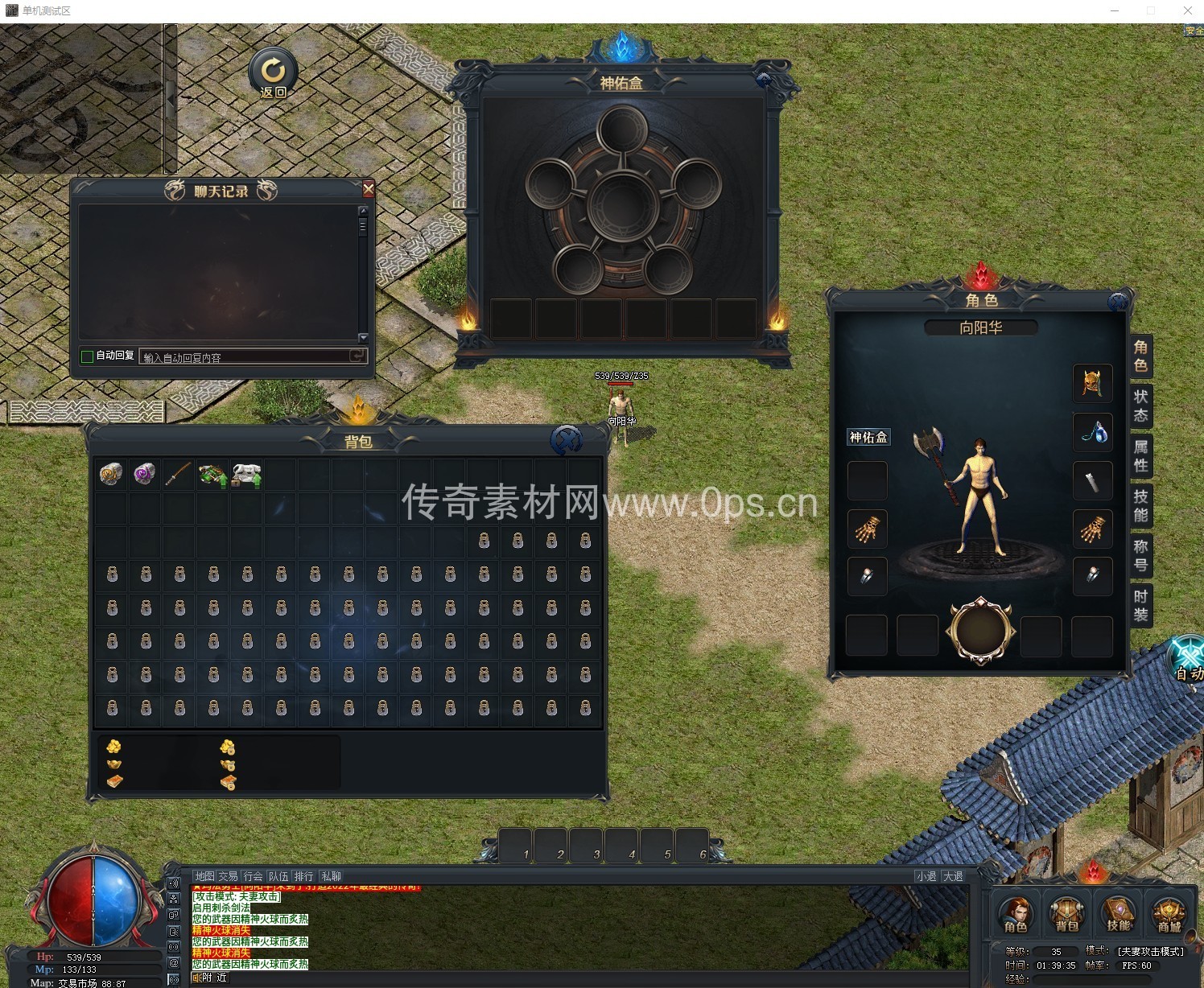Image resolution: width=1204 pixels, height=988 pixels.
Task: Open the 背包 bag icon in bottom bar
Action: [1066, 913]
